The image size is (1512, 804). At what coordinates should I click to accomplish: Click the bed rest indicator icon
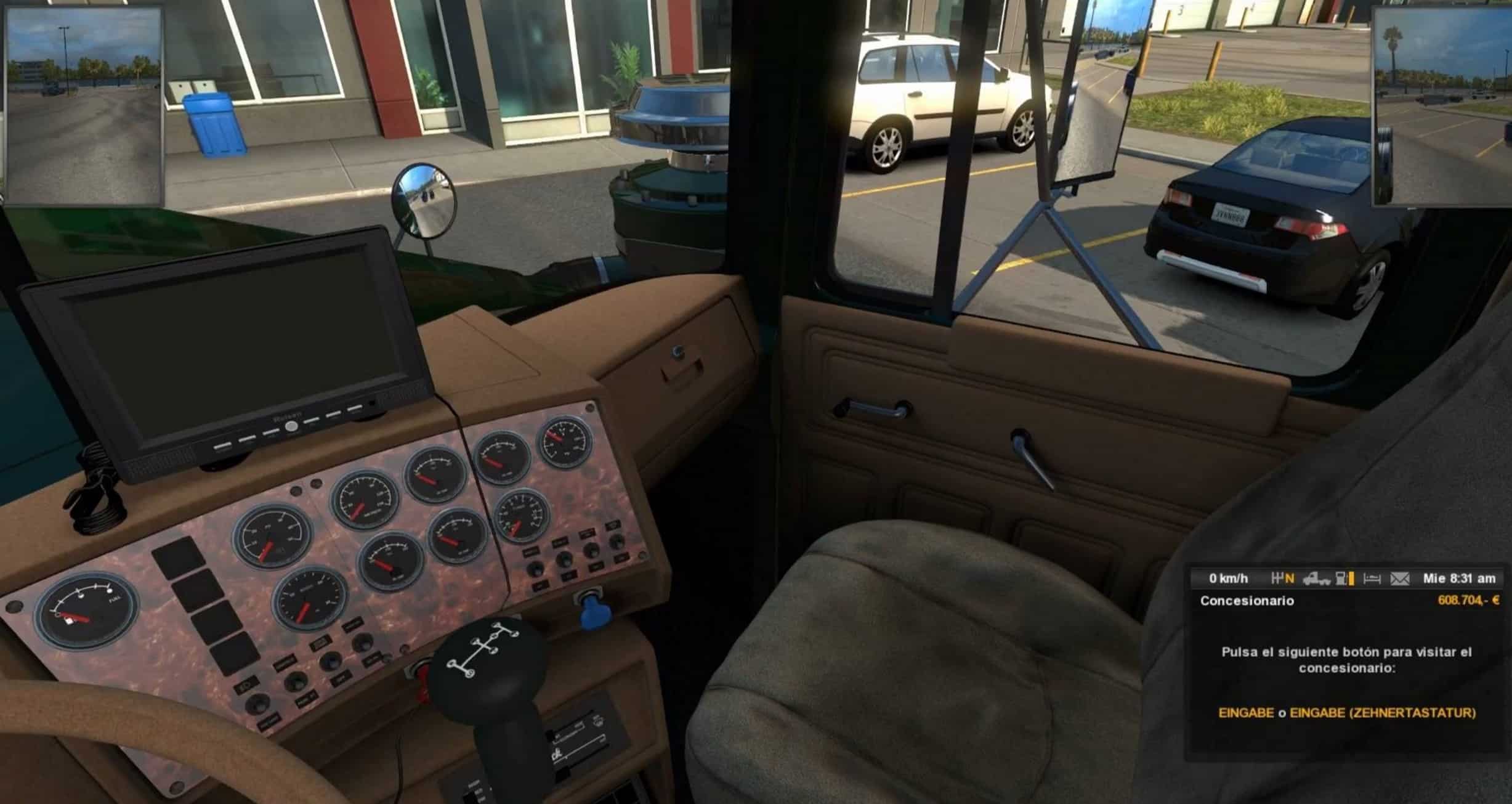click(1372, 579)
